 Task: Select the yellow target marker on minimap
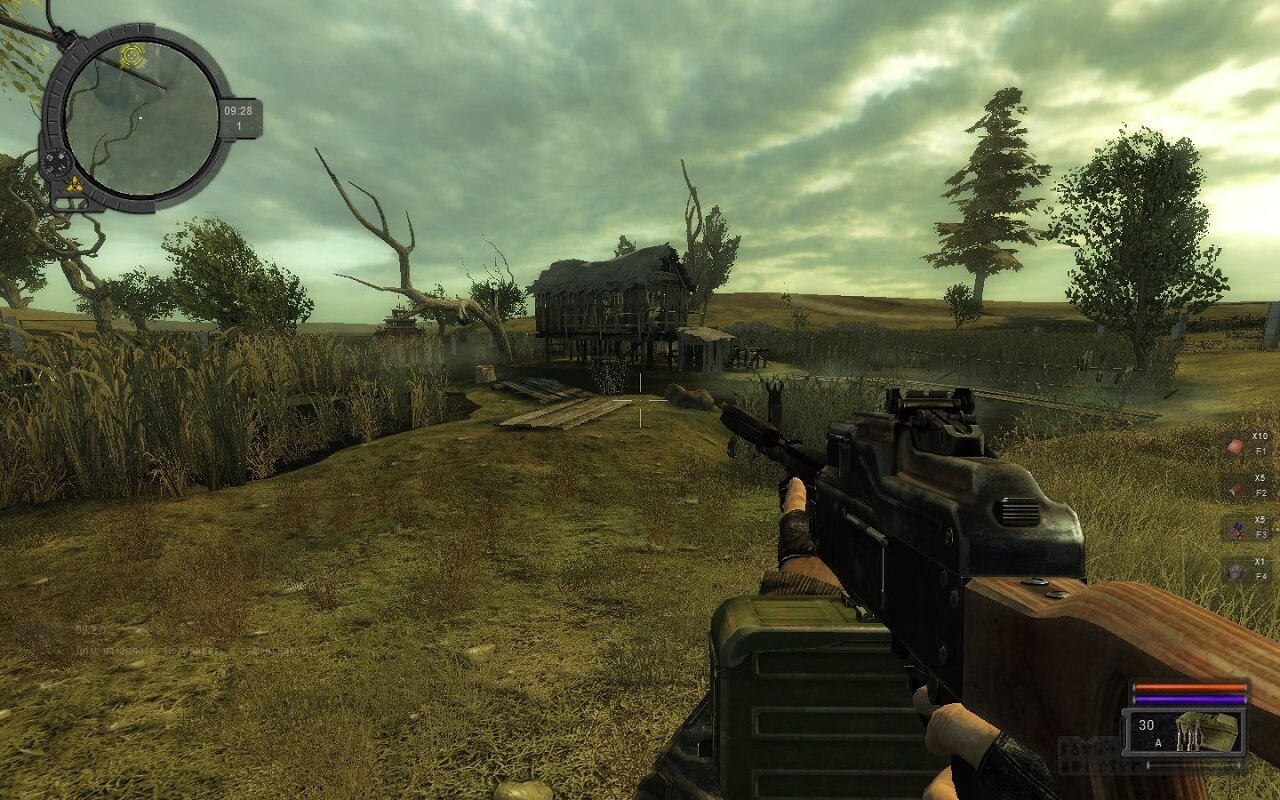(x=131, y=54)
